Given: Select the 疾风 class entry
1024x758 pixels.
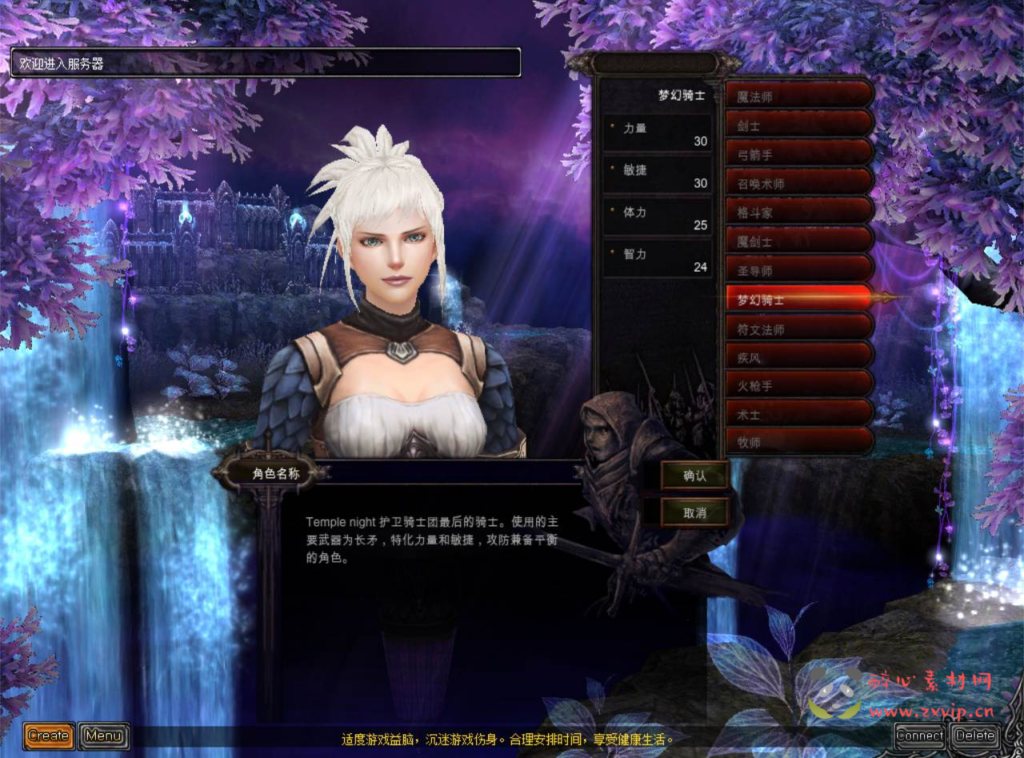Looking at the screenshot, I should [799, 356].
